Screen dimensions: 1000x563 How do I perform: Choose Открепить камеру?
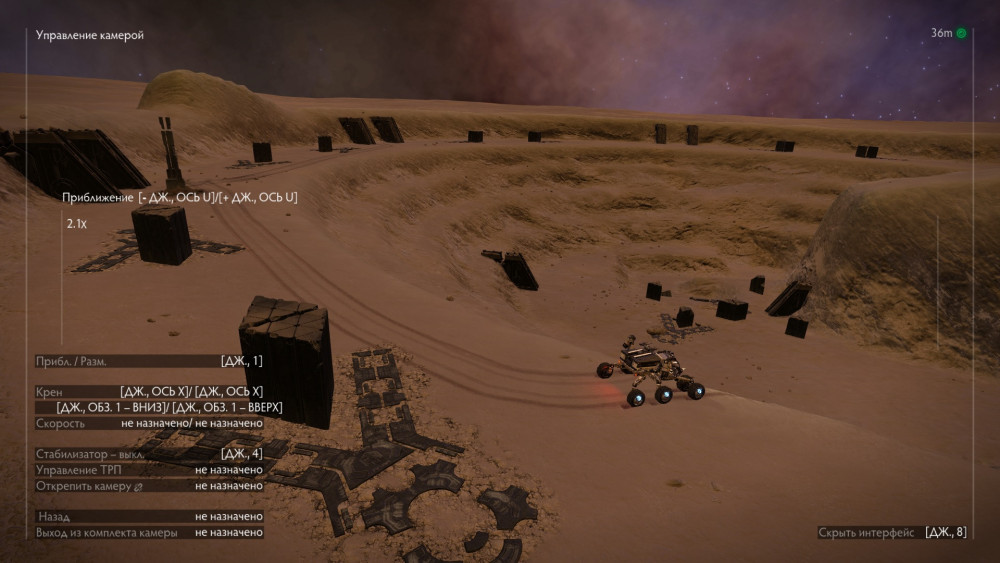(148, 486)
